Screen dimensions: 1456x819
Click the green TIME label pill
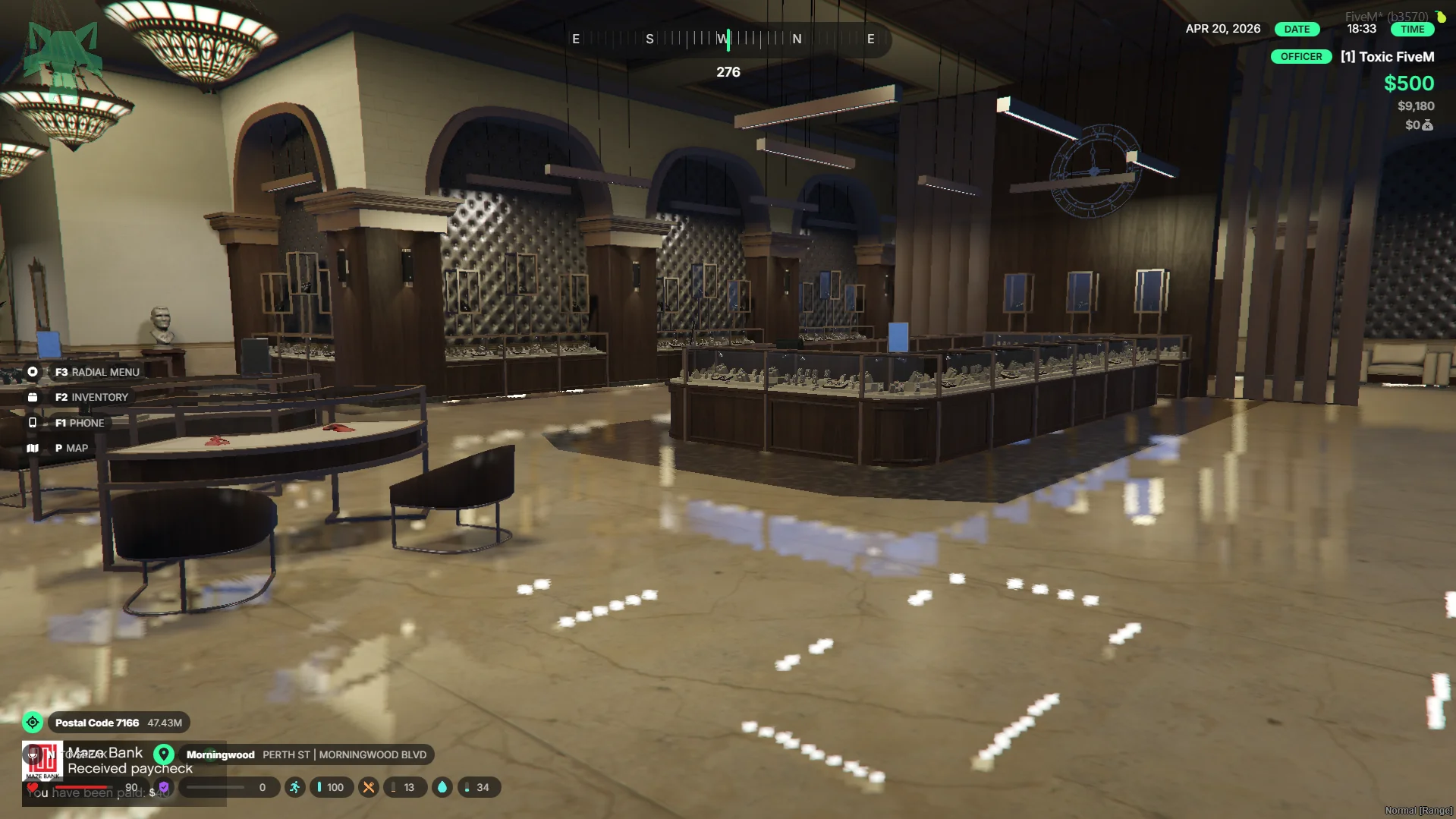[x=1412, y=29]
